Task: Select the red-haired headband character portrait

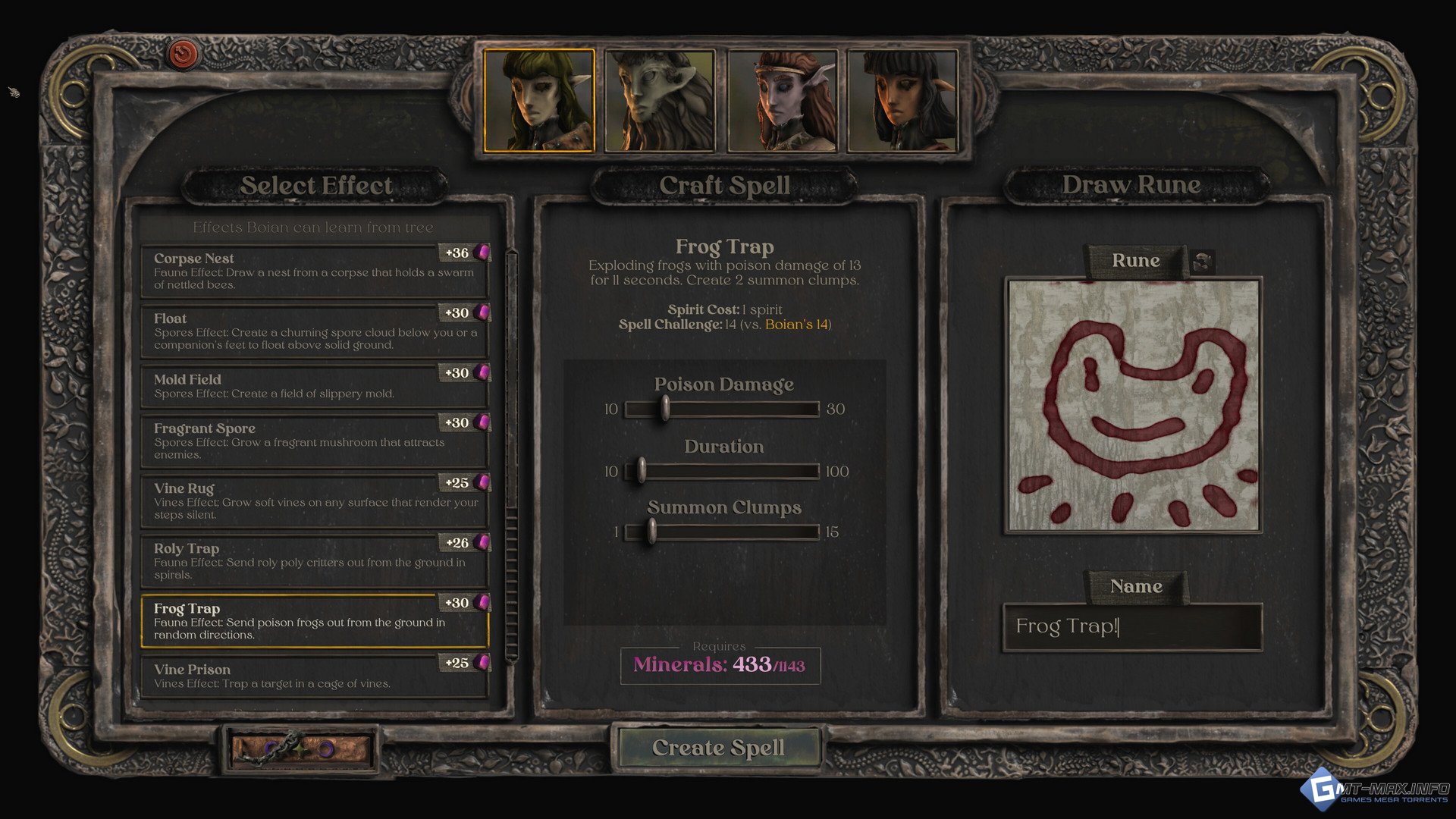Action: click(782, 101)
